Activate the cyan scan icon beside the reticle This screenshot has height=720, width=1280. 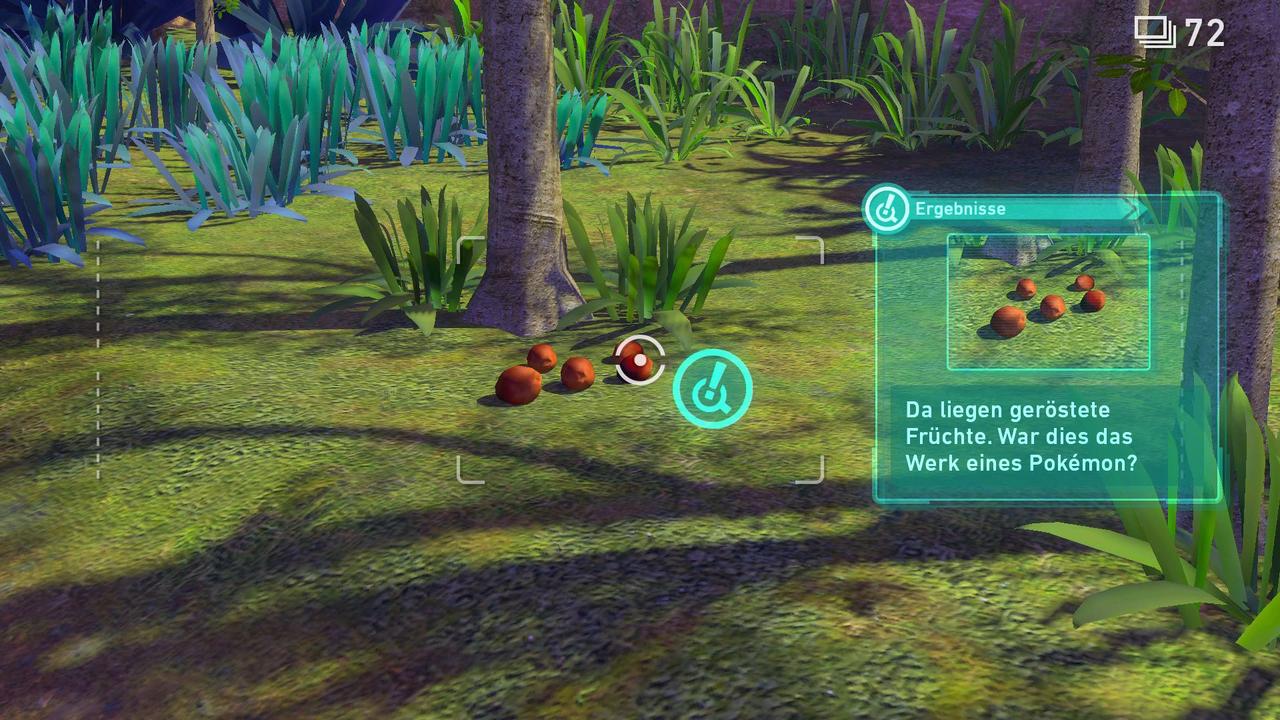pos(712,389)
